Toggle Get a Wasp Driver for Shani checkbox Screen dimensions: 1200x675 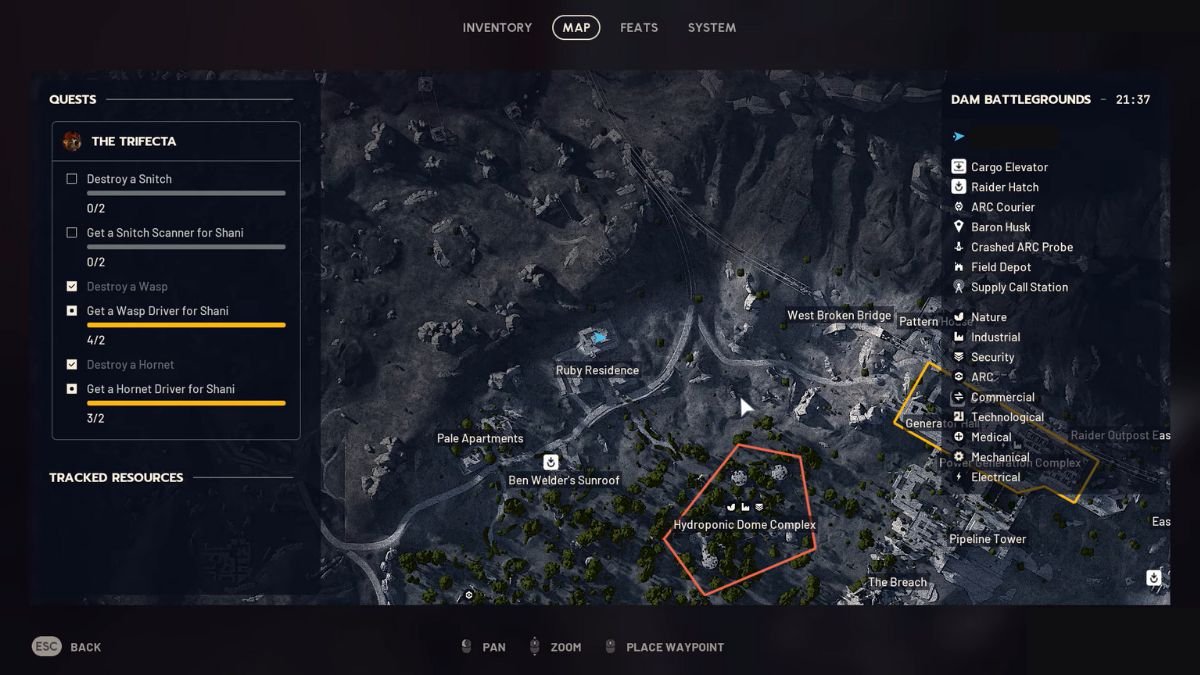[x=72, y=311]
